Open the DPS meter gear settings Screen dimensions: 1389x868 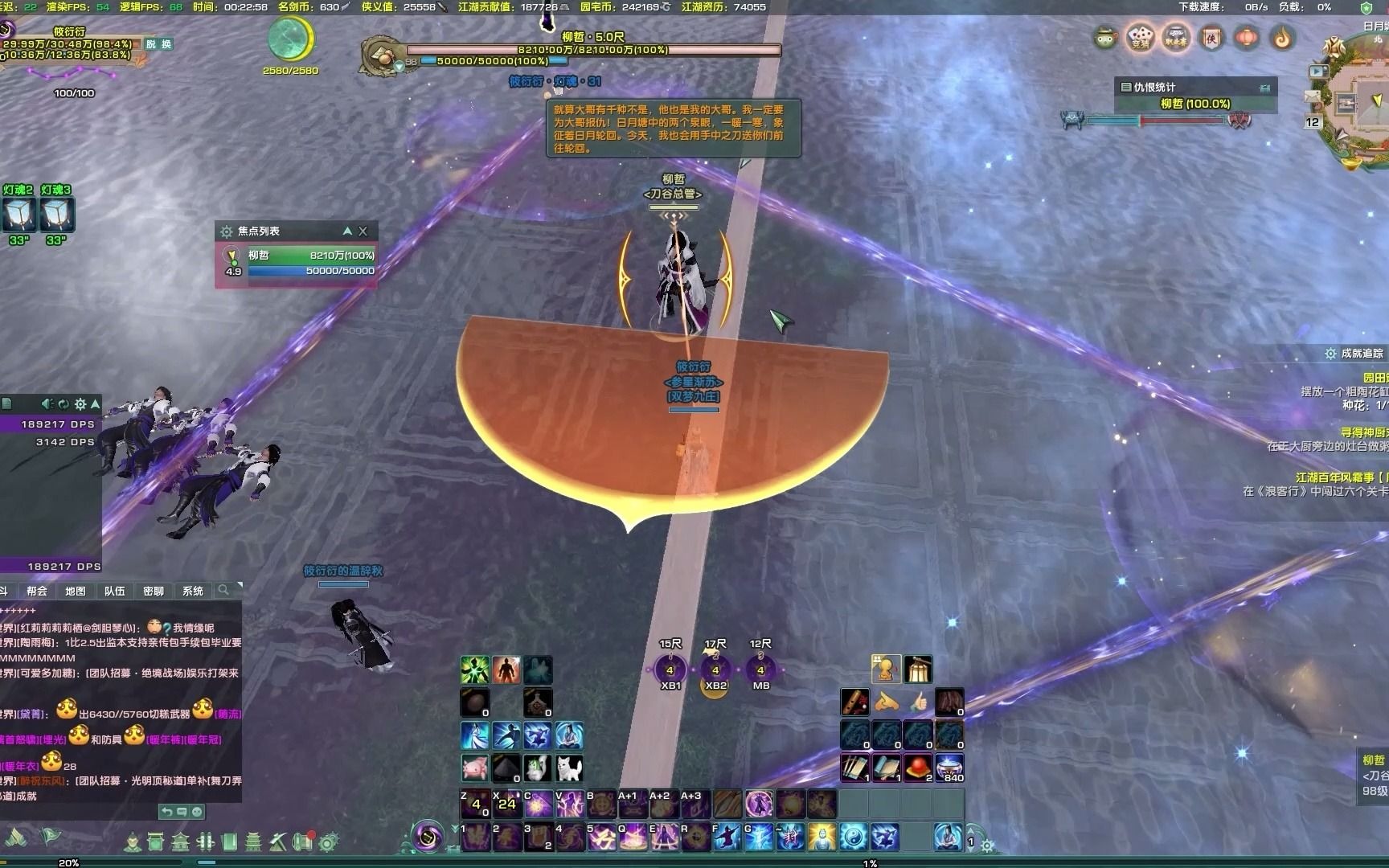(80, 403)
